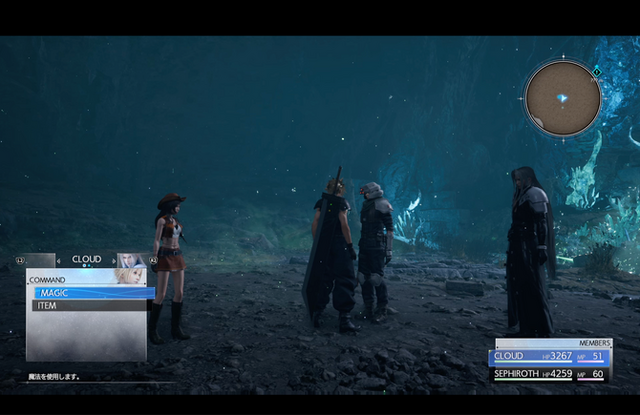Select the MAGIC command
This screenshot has width=640, height=415.
click(90, 293)
